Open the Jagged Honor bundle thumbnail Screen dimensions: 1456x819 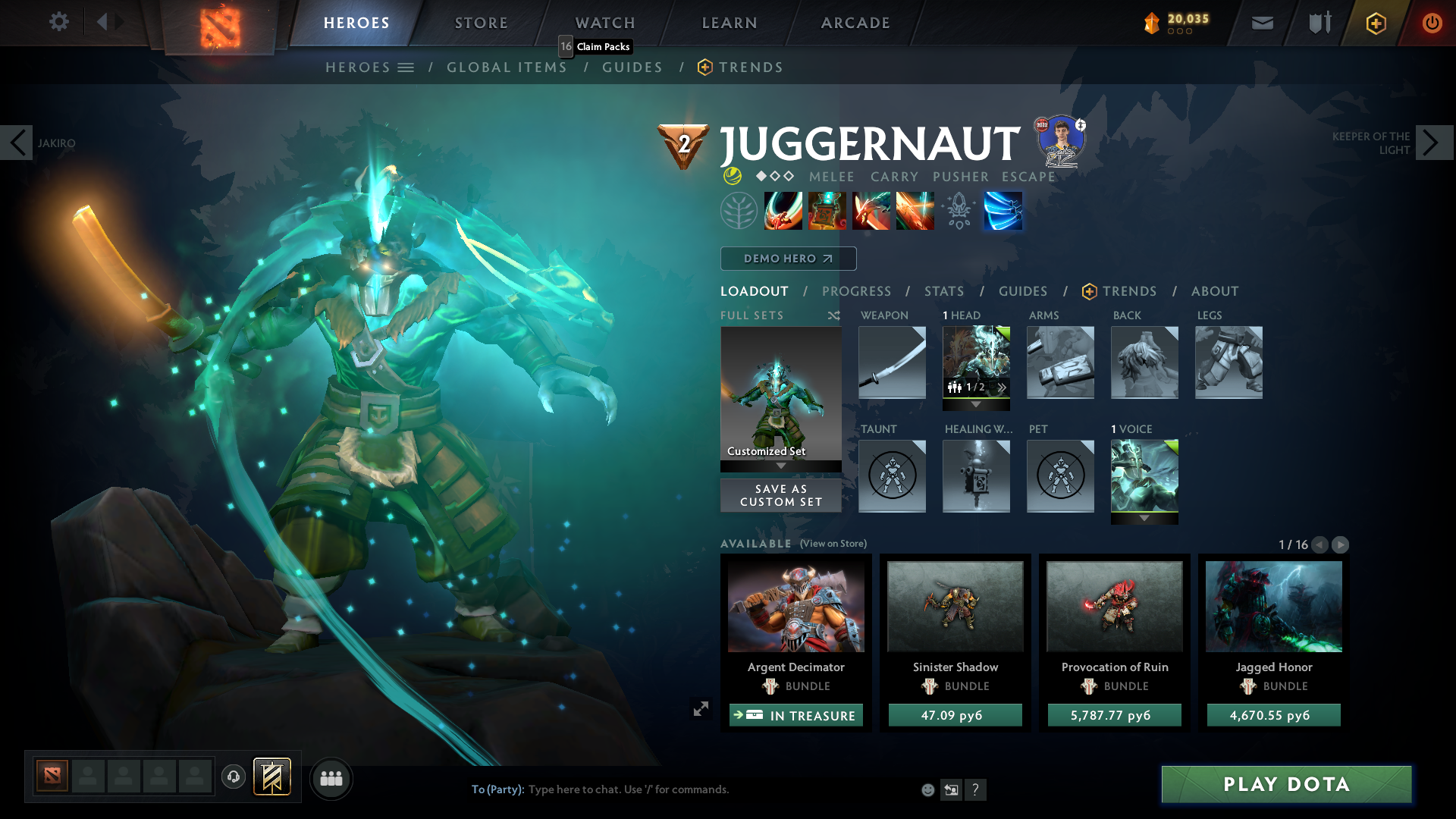coord(1273,606)
